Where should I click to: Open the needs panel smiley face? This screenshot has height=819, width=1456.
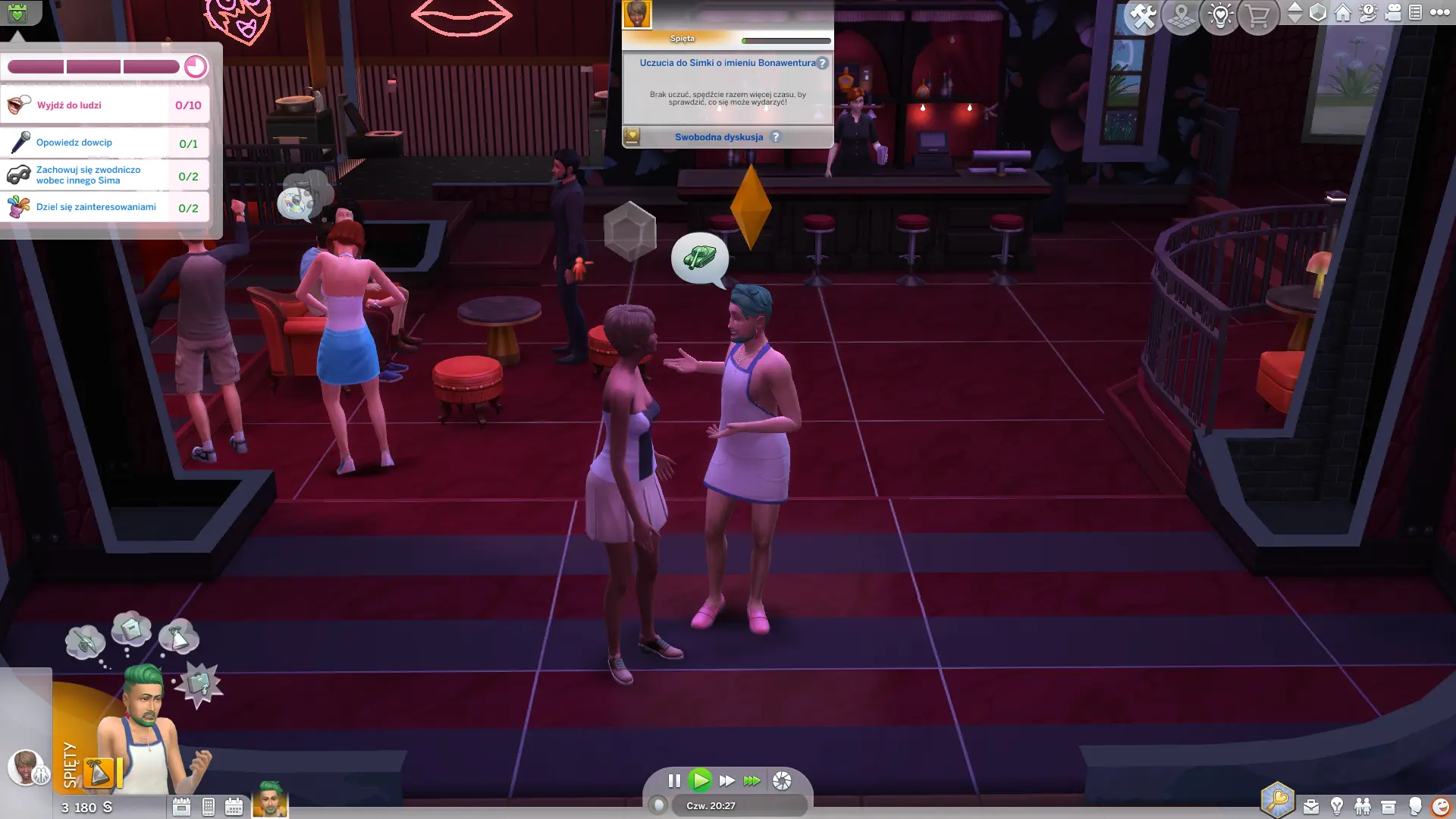pyautogui.click(x=1440, y=806)
